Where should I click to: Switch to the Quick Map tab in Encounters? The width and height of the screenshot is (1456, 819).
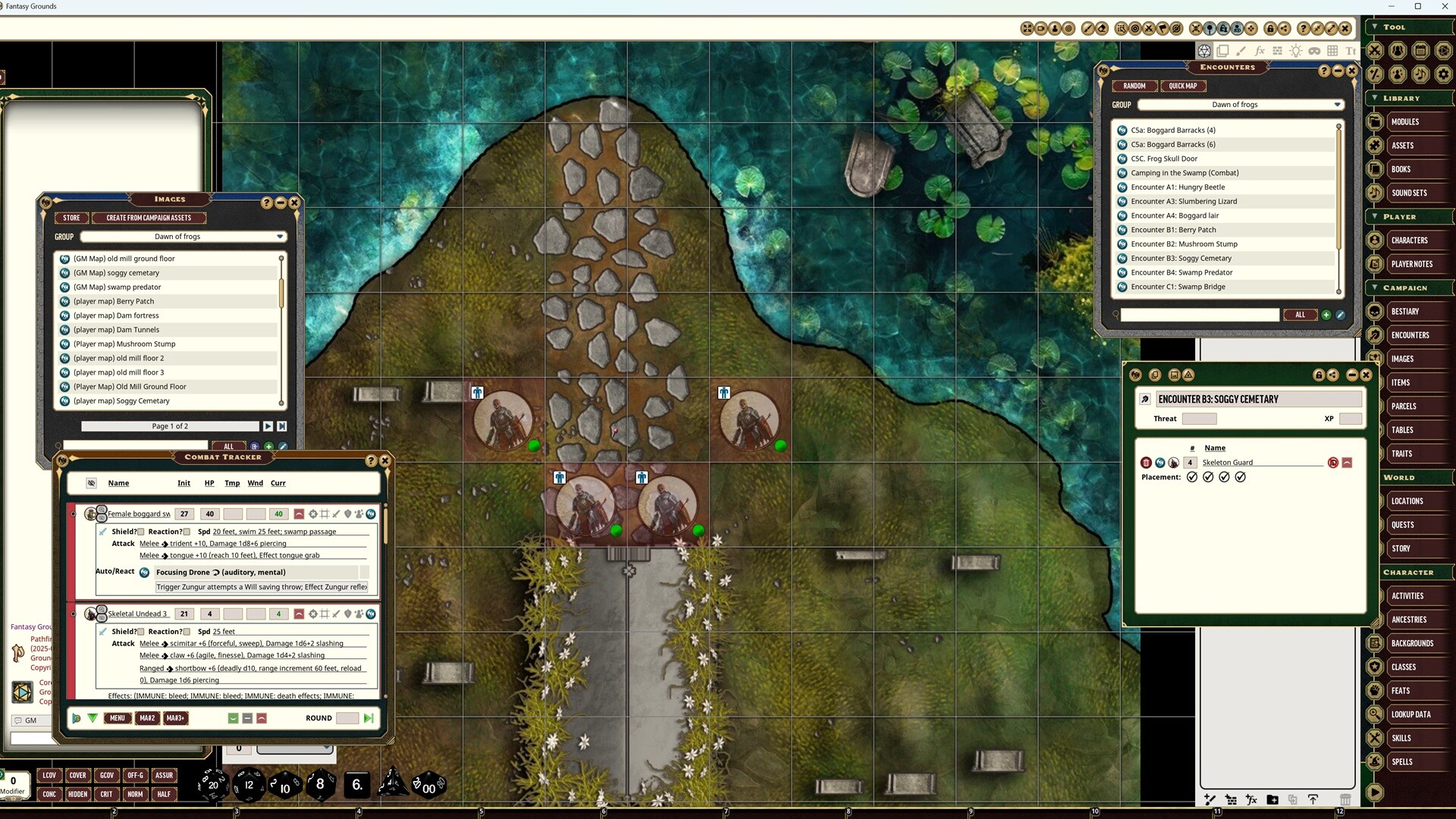point(1183,86)
